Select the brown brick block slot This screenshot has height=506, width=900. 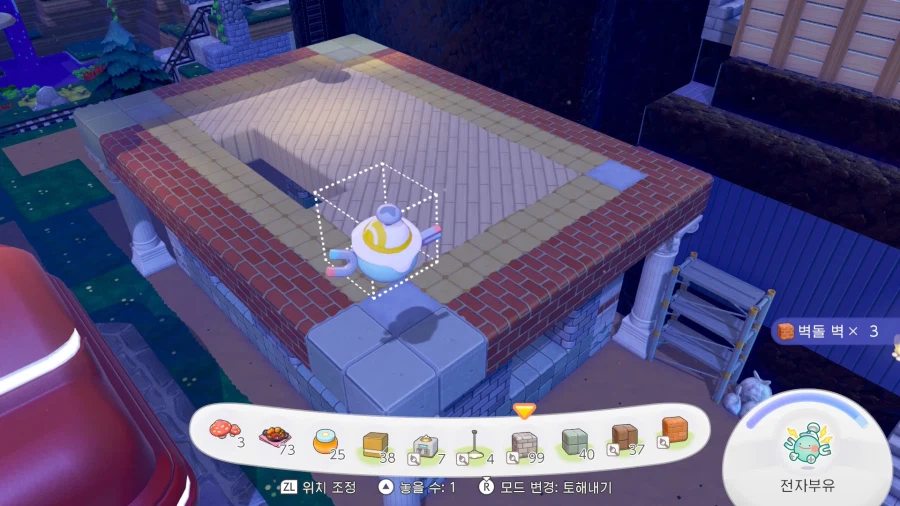624,437
